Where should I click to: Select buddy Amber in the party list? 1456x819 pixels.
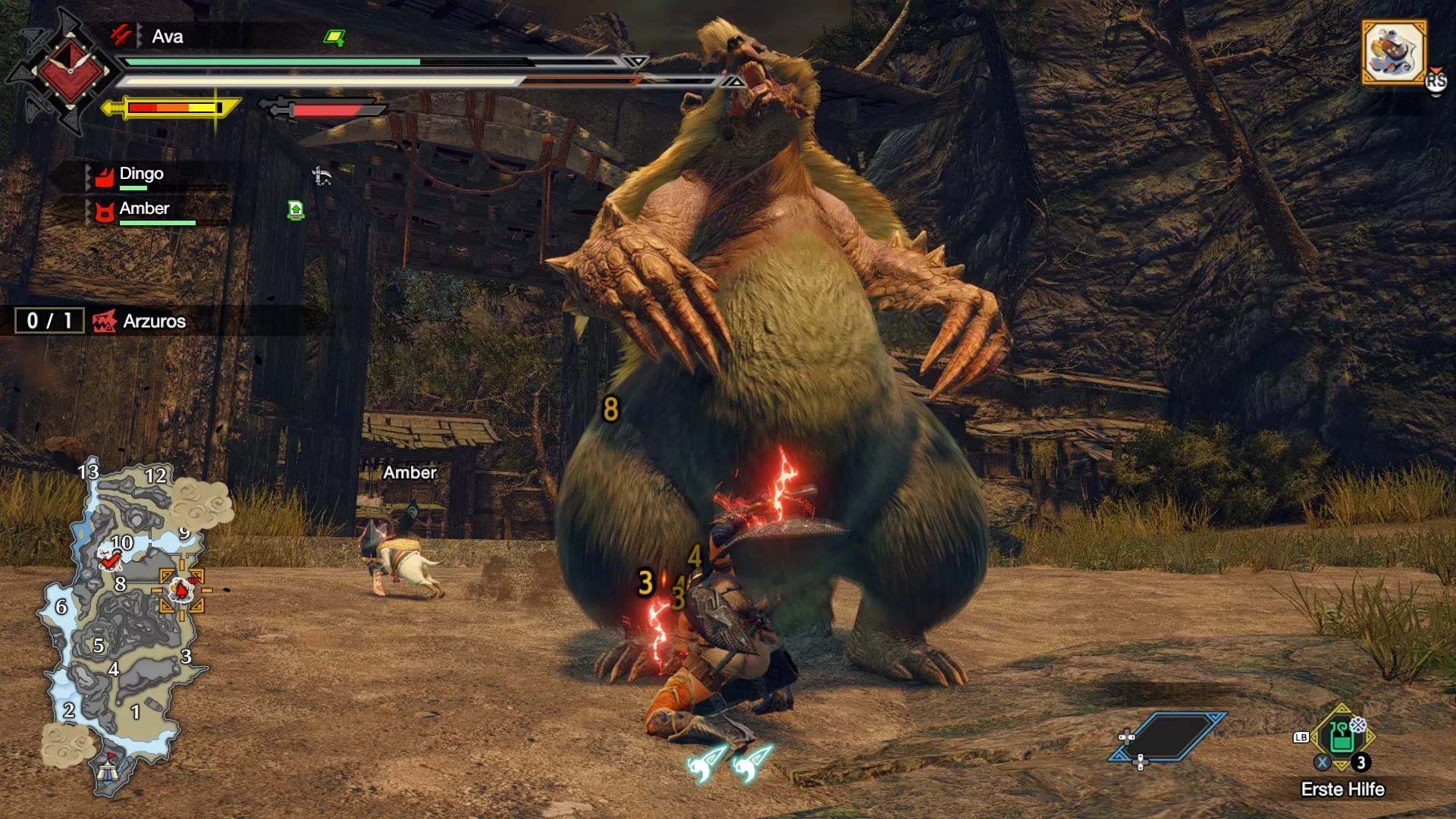(144, 209)
